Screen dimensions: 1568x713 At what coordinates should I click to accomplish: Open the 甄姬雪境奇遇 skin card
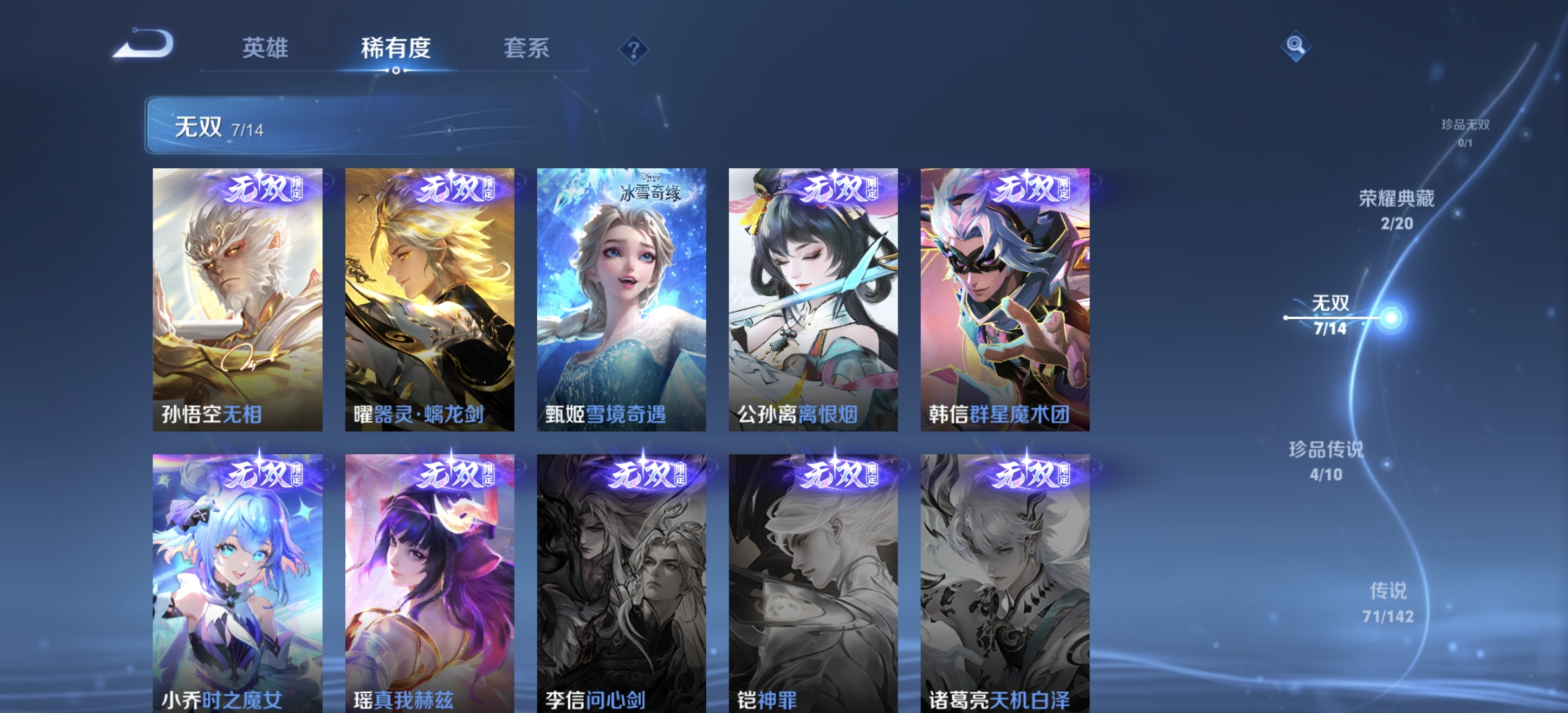coord(620,297)
